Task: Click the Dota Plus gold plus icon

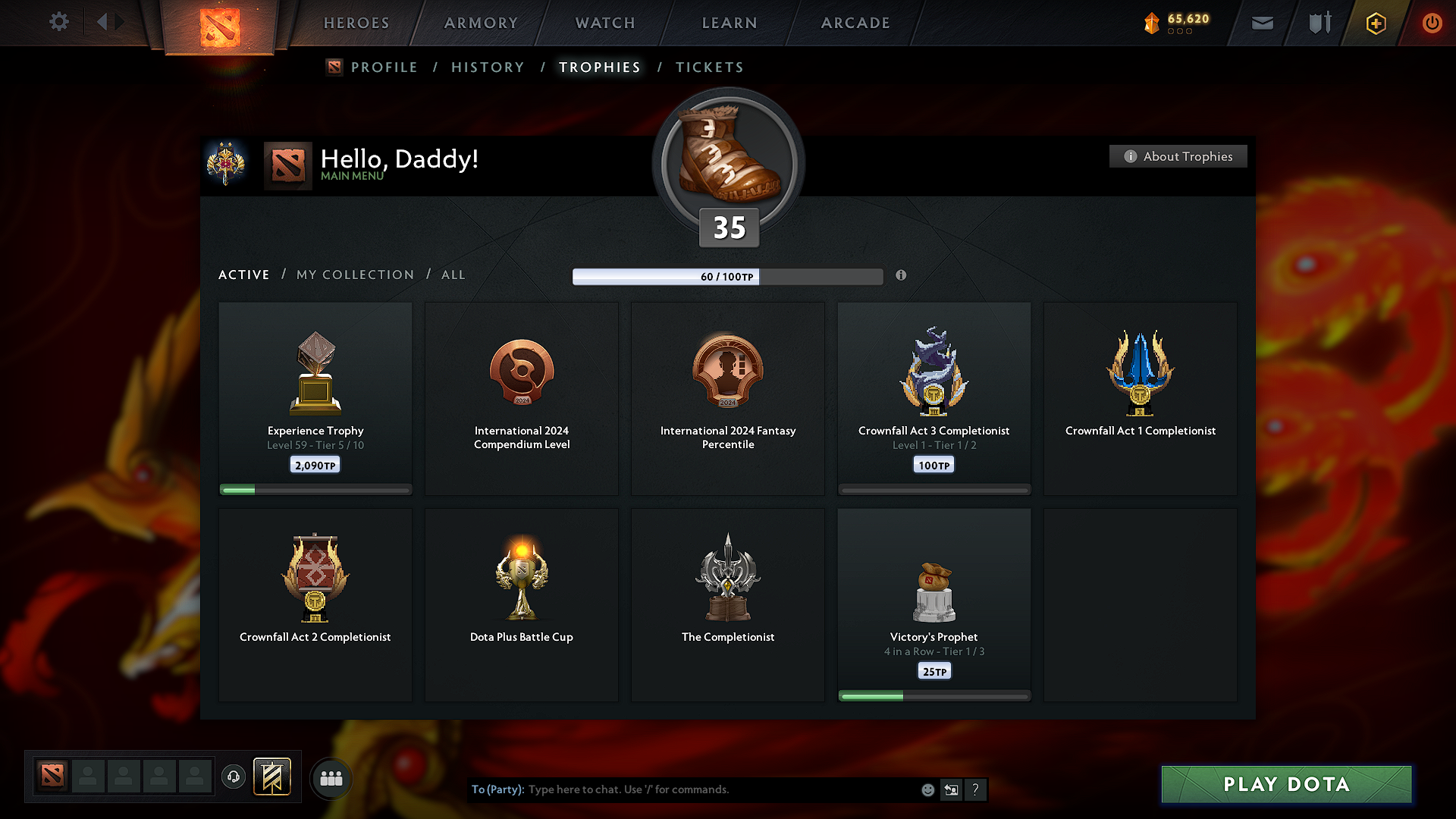Action: click(x=1376, y=23)
